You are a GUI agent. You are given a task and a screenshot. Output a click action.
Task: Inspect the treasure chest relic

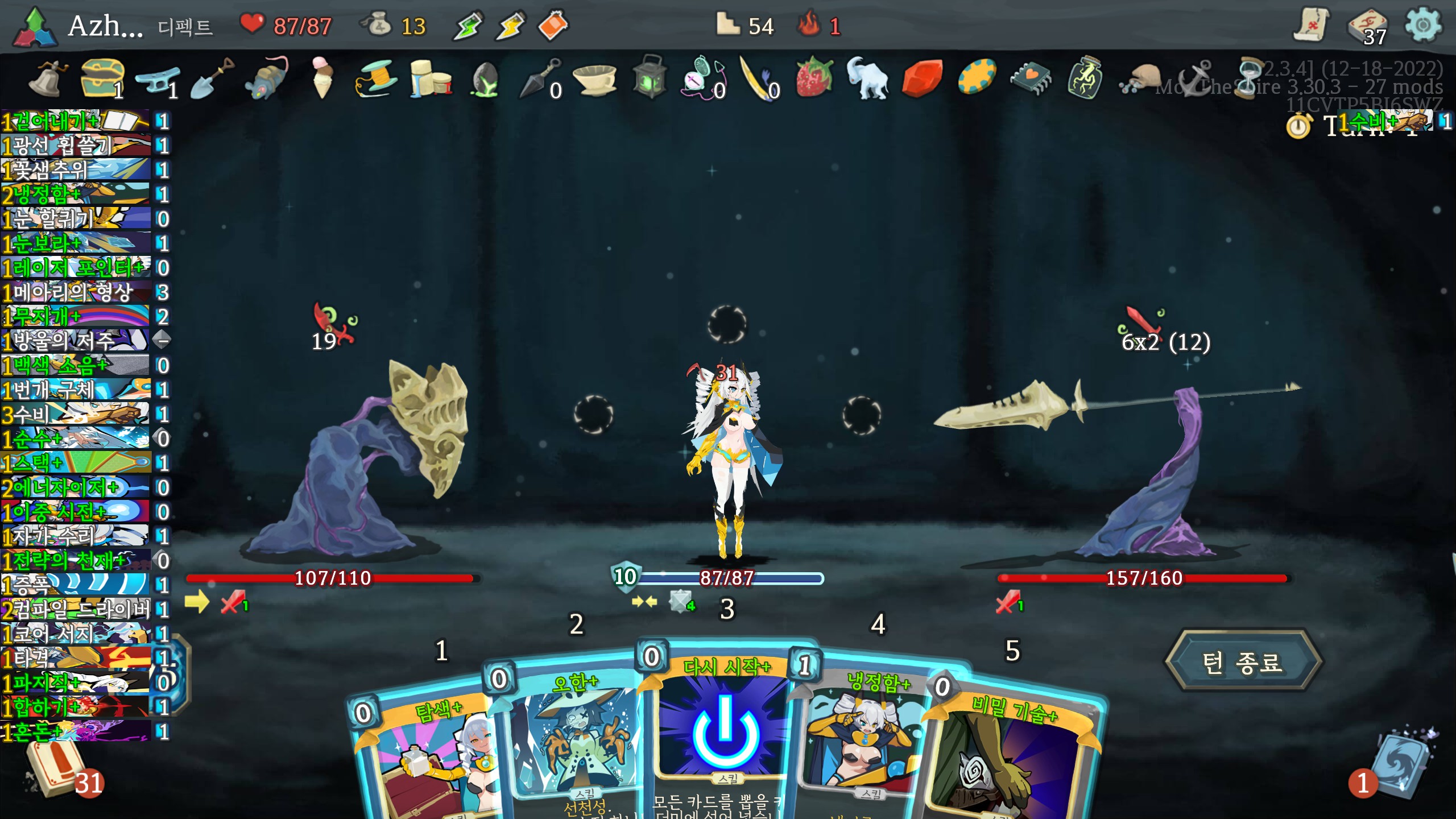(x=102, y=78)
